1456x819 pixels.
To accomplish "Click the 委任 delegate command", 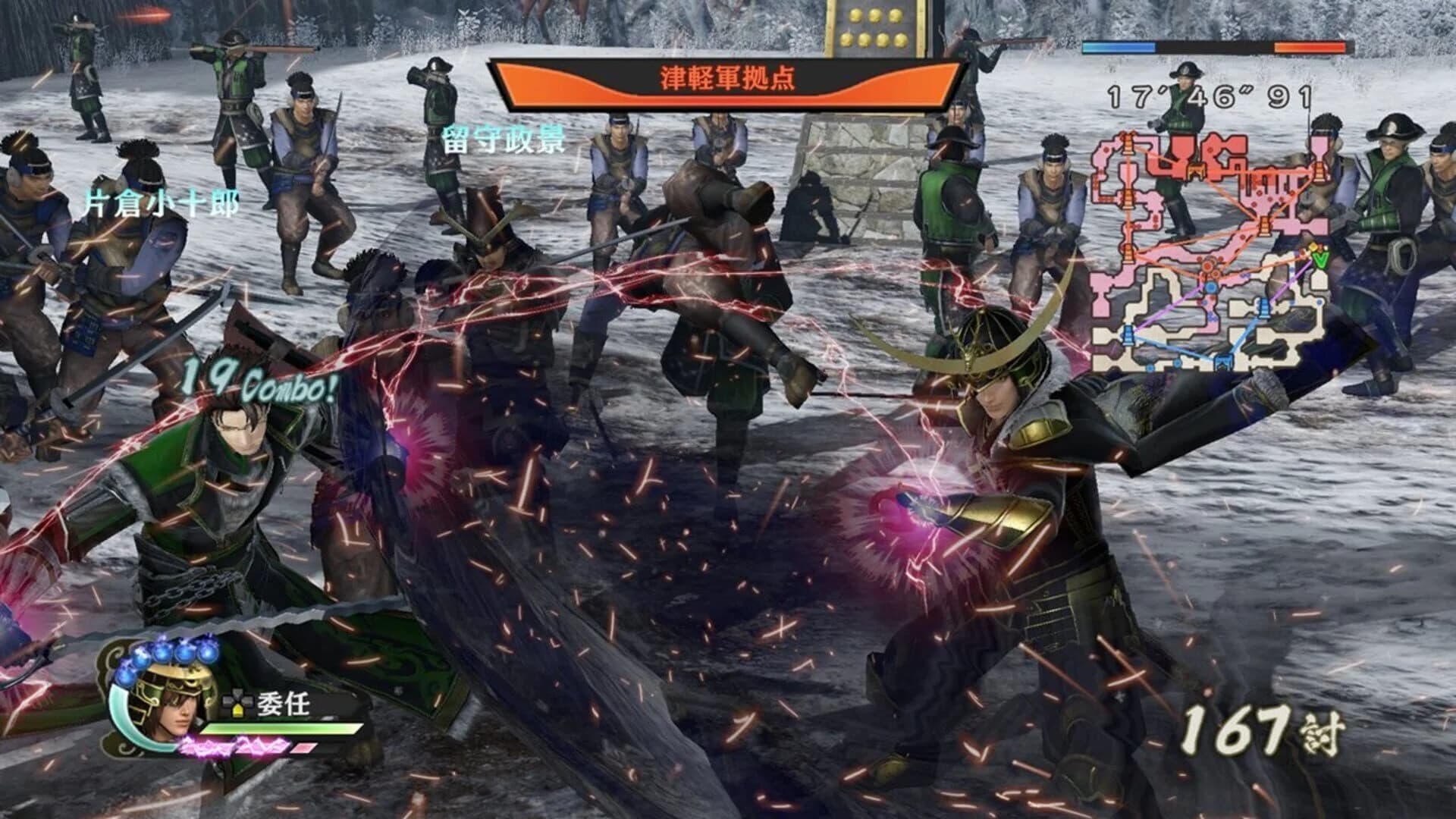I will [x=282, y=704].
